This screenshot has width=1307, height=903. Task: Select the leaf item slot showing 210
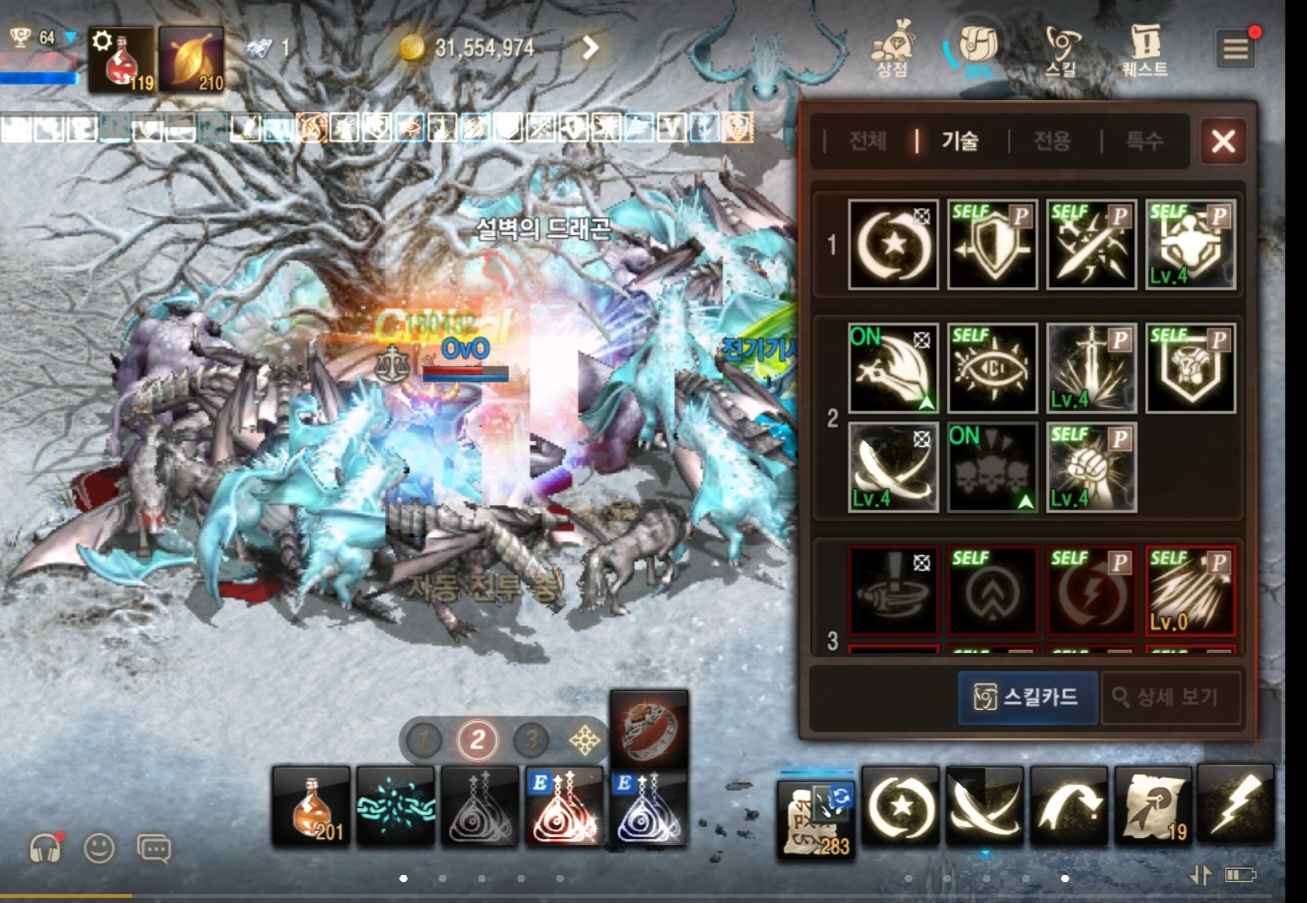tap(191, 59)
